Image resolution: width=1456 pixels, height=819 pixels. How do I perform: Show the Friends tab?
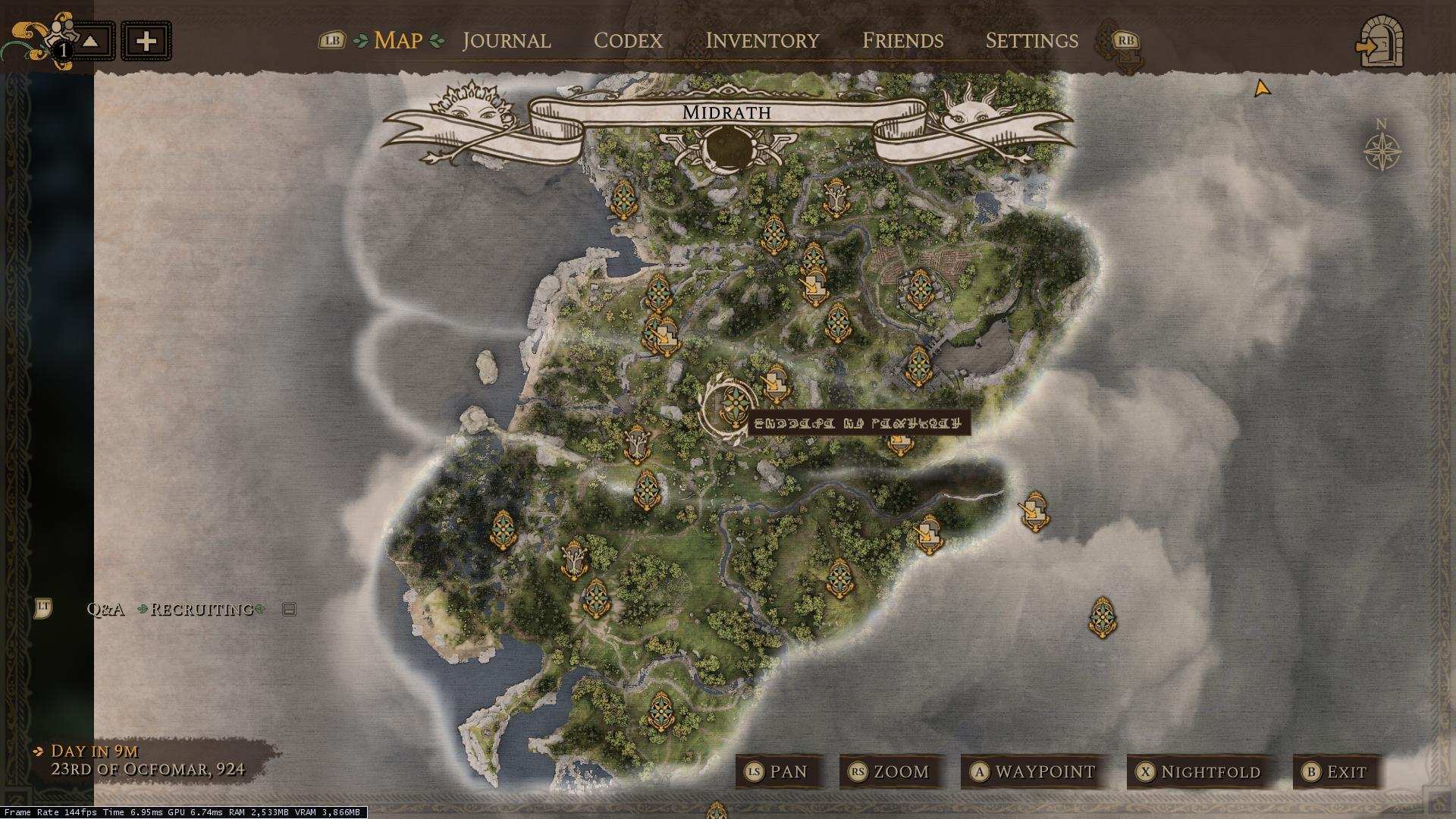click(902, 40)
